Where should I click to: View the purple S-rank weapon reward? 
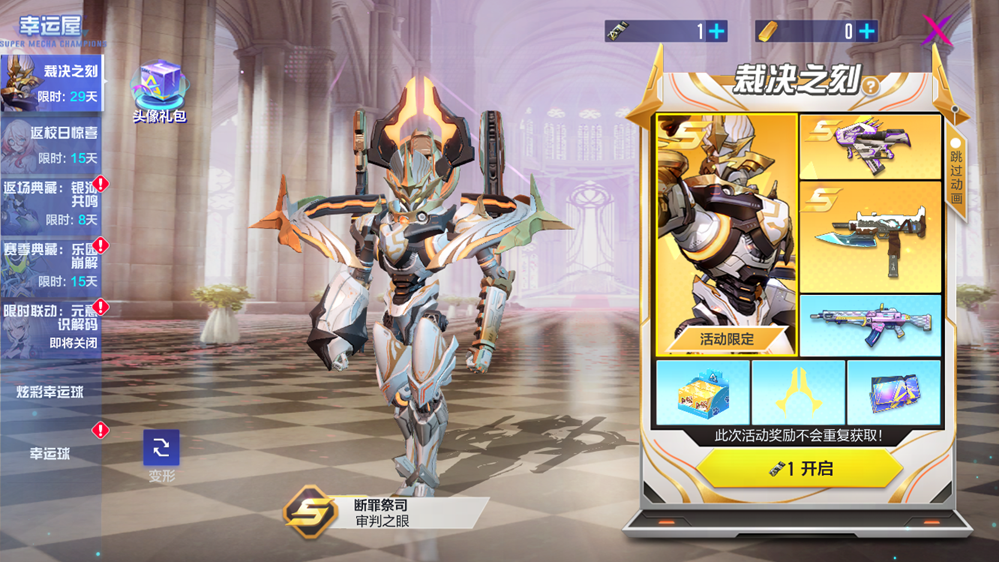(870, 147)
